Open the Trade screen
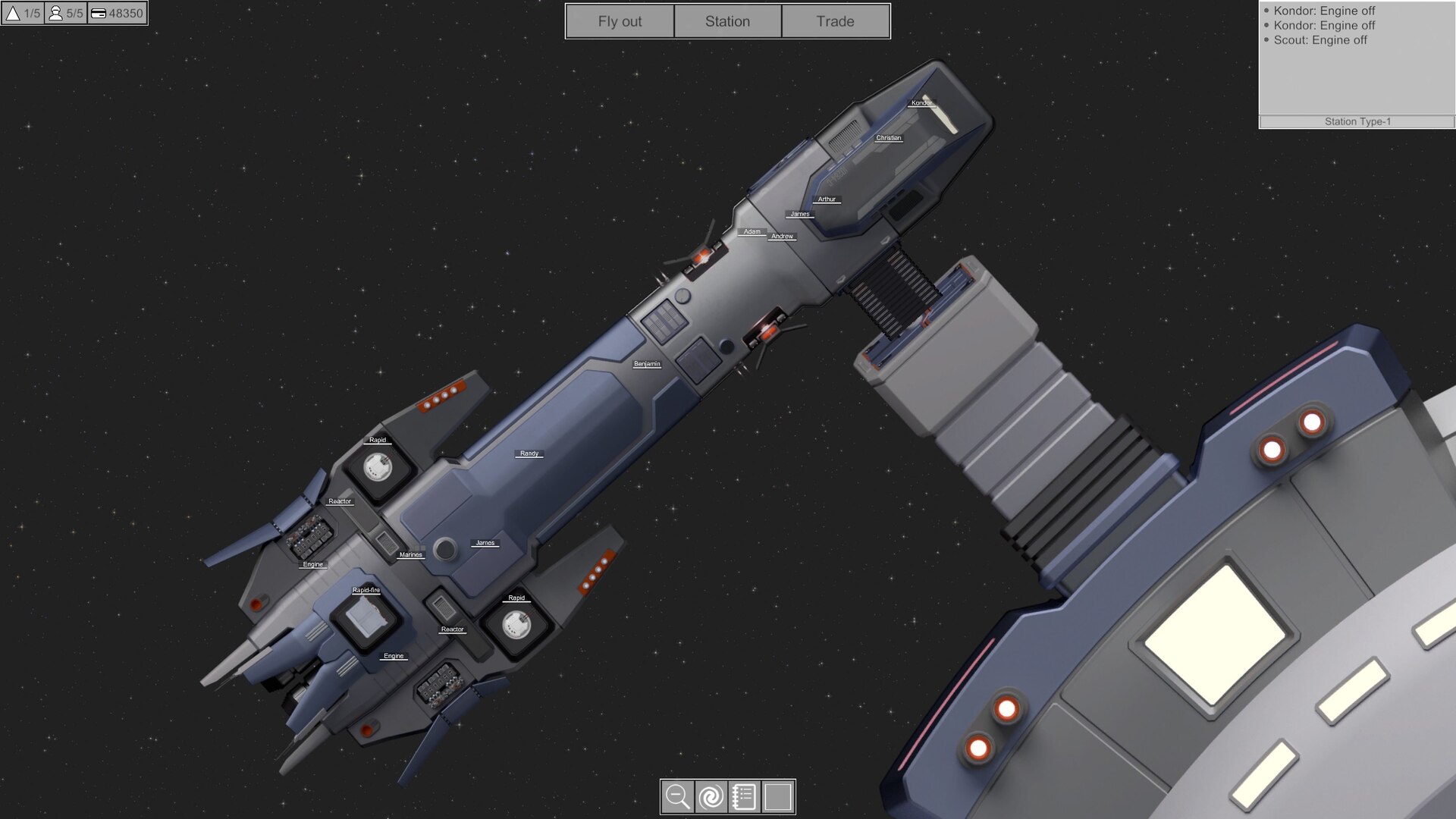 point(835,21)
